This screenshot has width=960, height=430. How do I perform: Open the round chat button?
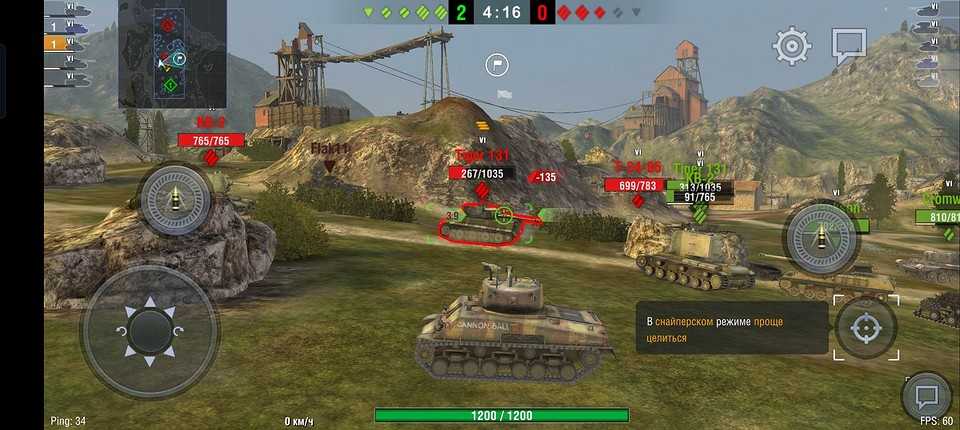pos(925,397)
